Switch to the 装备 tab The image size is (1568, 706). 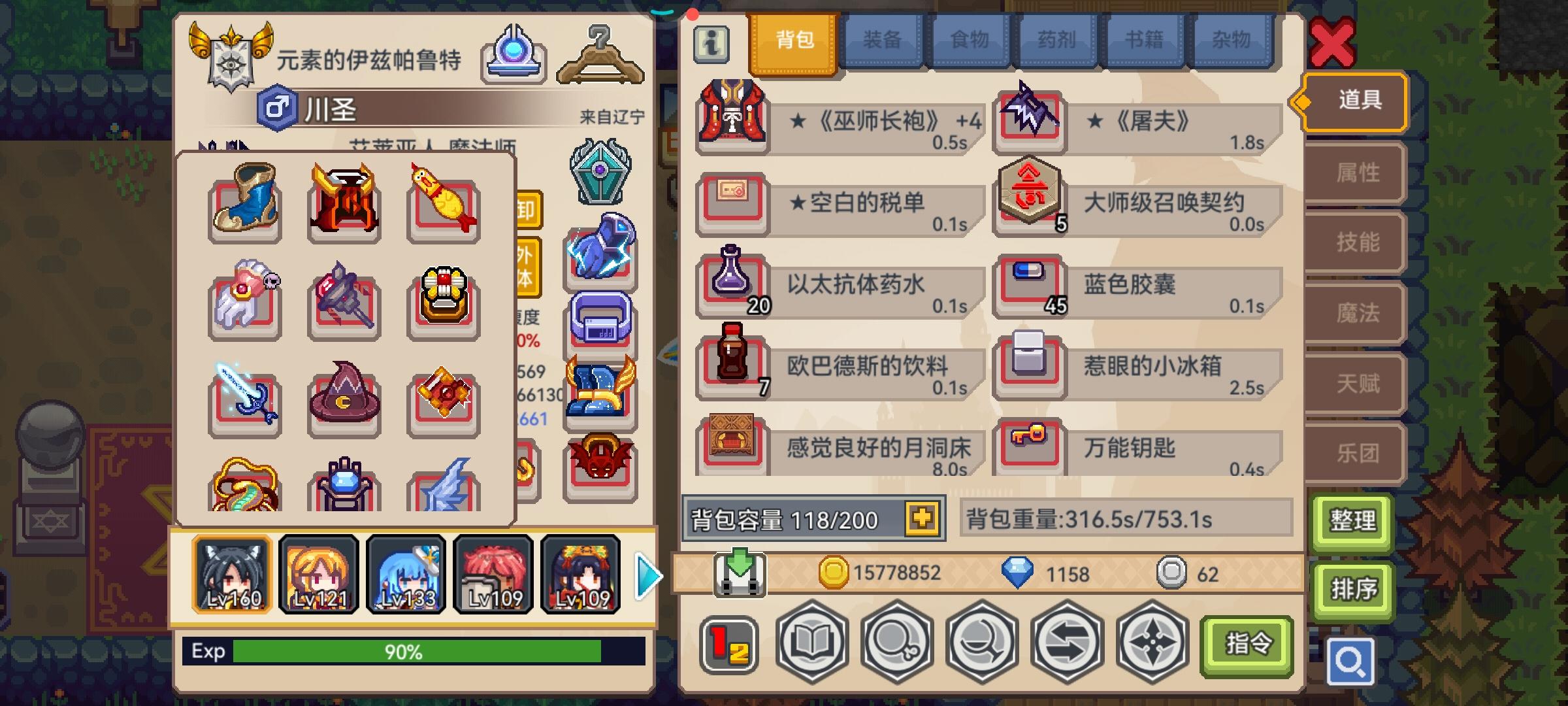(x=883, y=41)
